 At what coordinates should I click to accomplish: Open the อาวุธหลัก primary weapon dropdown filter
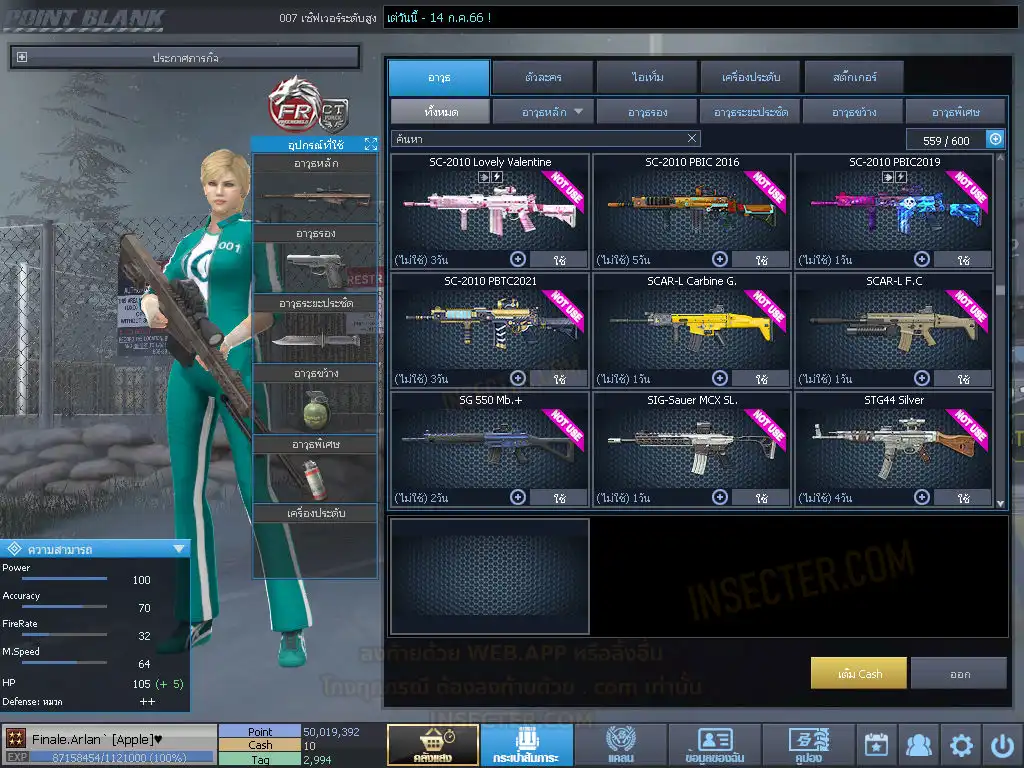(544, 112)
